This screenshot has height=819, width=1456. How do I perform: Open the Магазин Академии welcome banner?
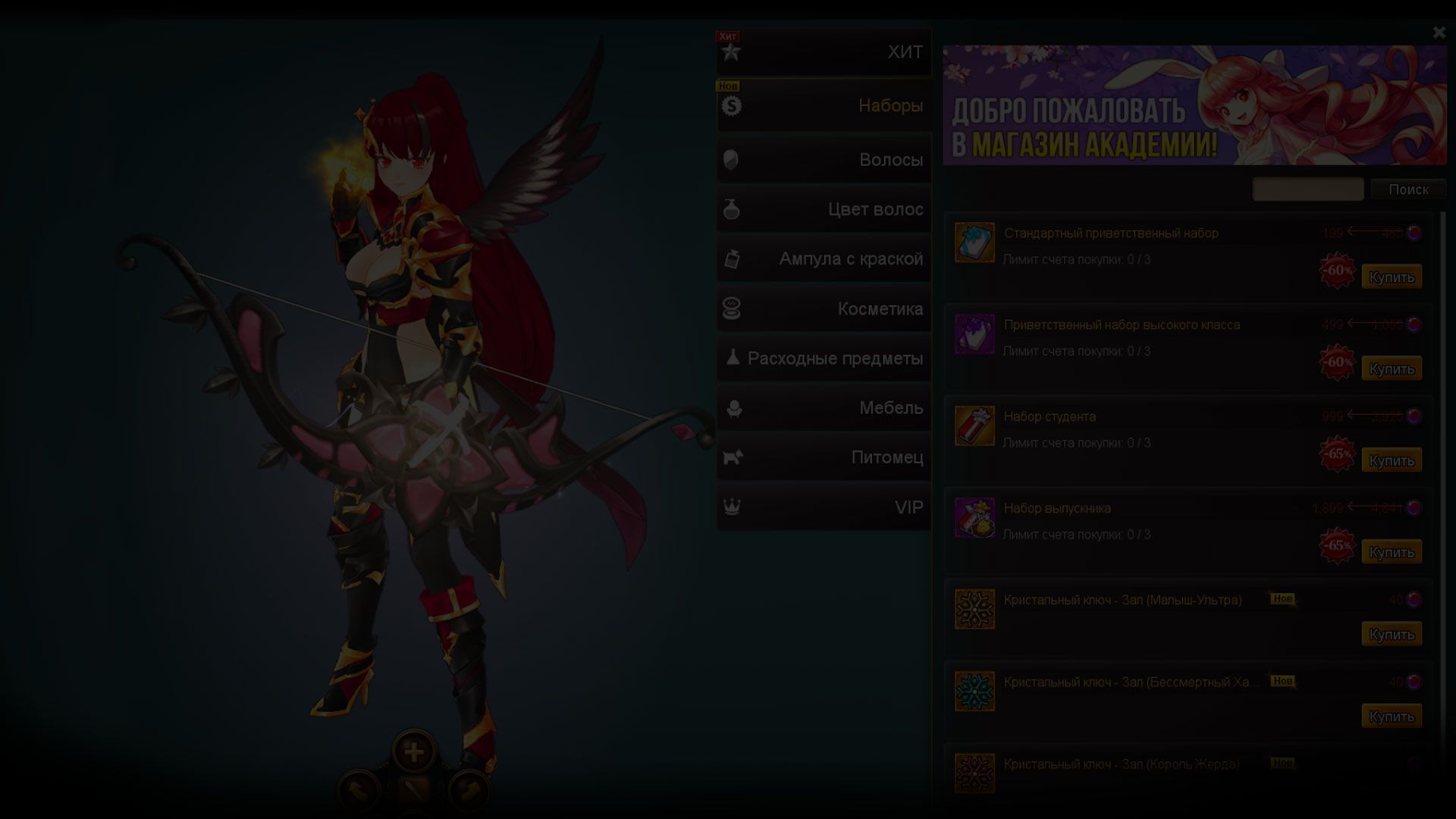pos(1194,105)
